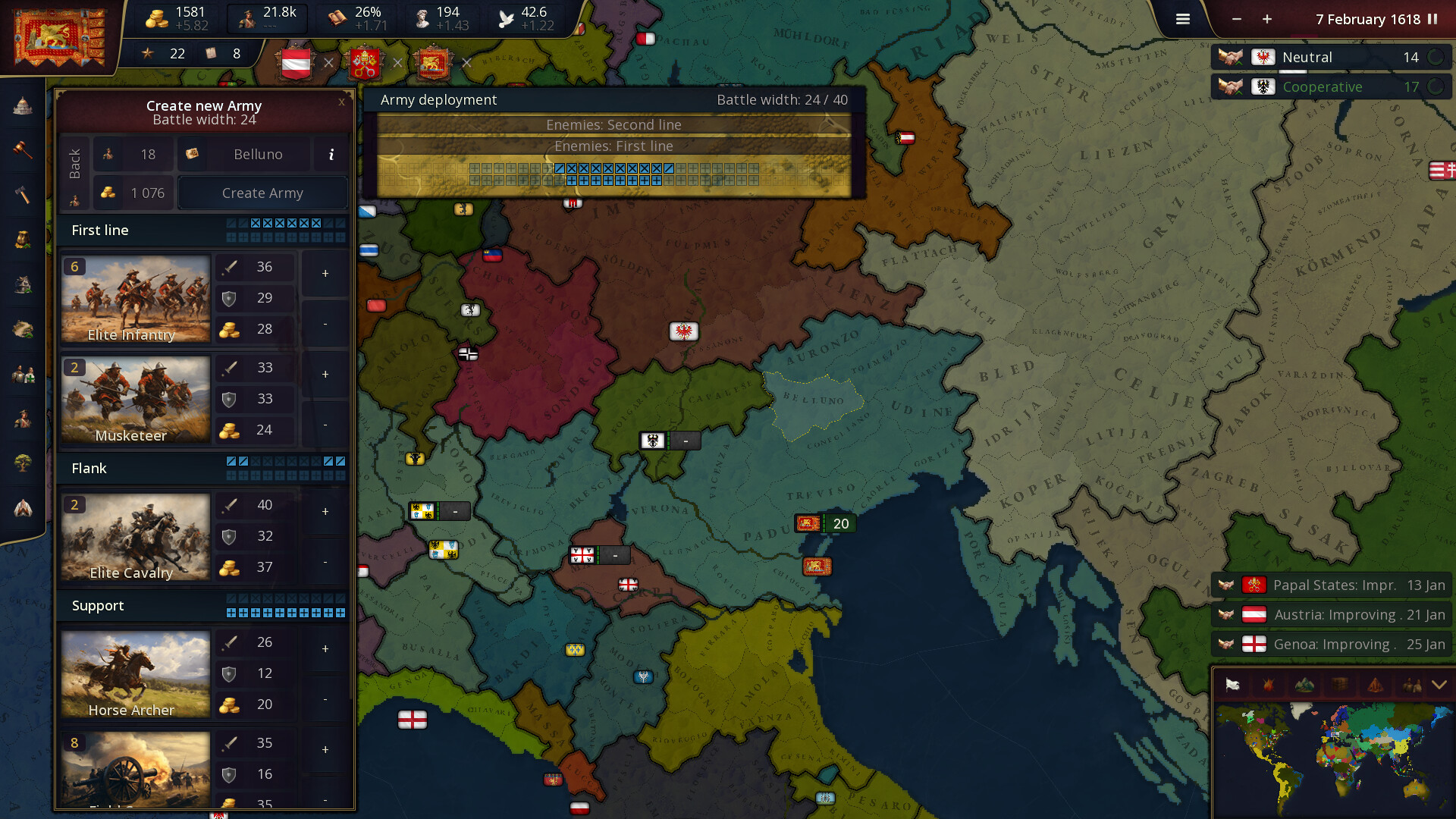The width and height of the screenshot is (1456, 819).
Task: Increase Elite Infantry count with plus
Action: [325, 274]
